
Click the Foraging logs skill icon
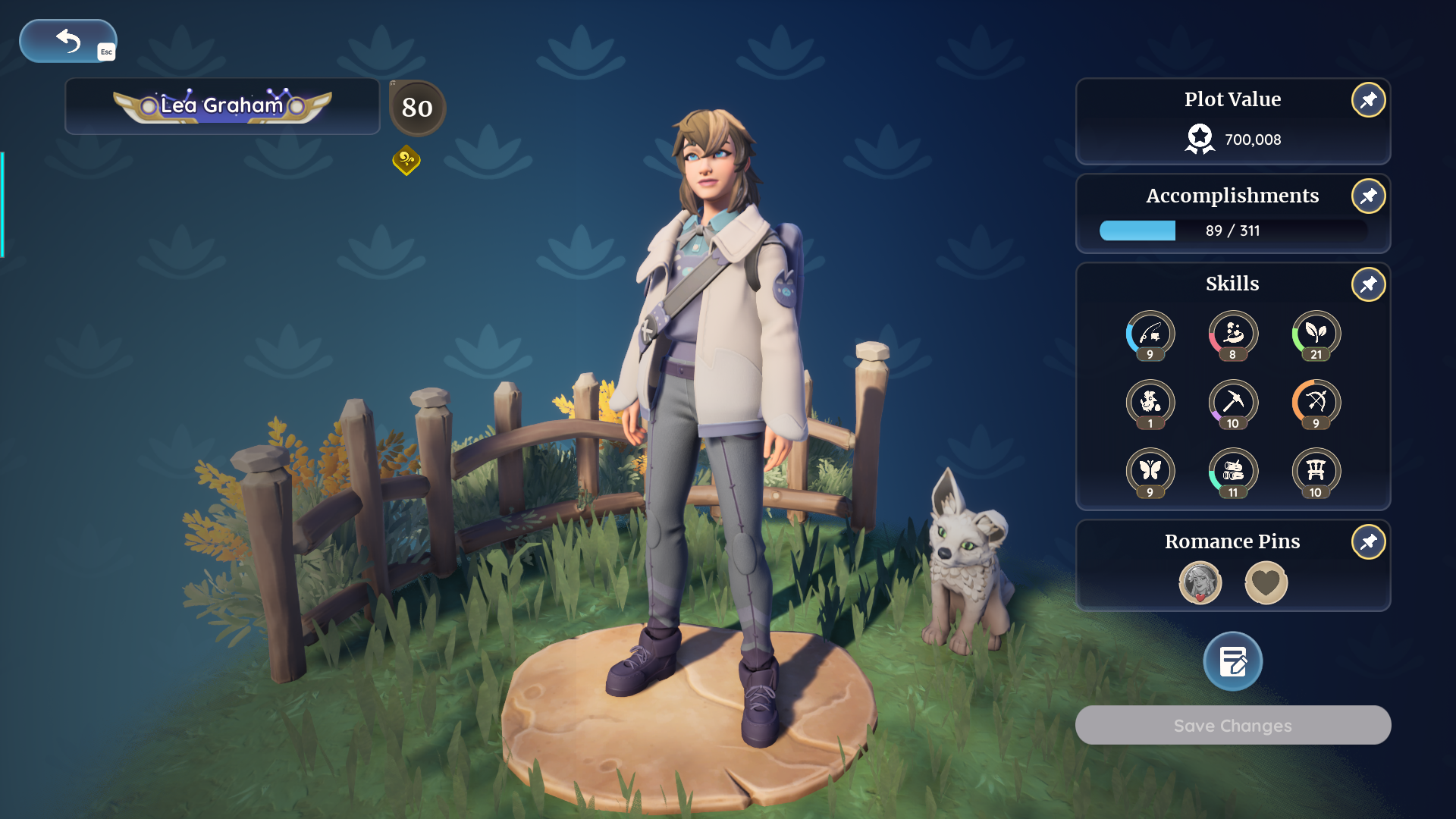point(1232,472)
